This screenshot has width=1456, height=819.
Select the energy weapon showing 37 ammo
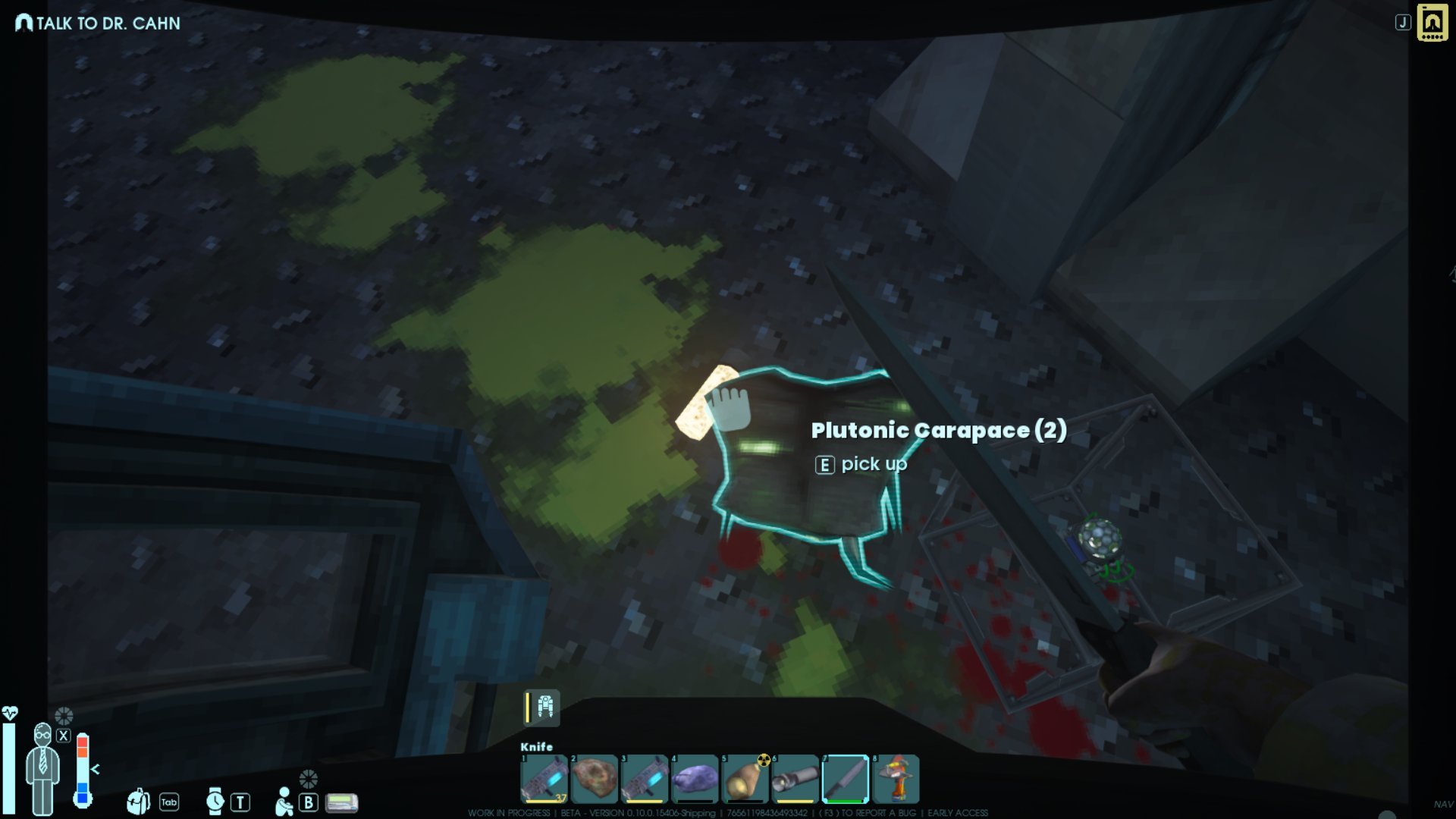pos(544,778)
